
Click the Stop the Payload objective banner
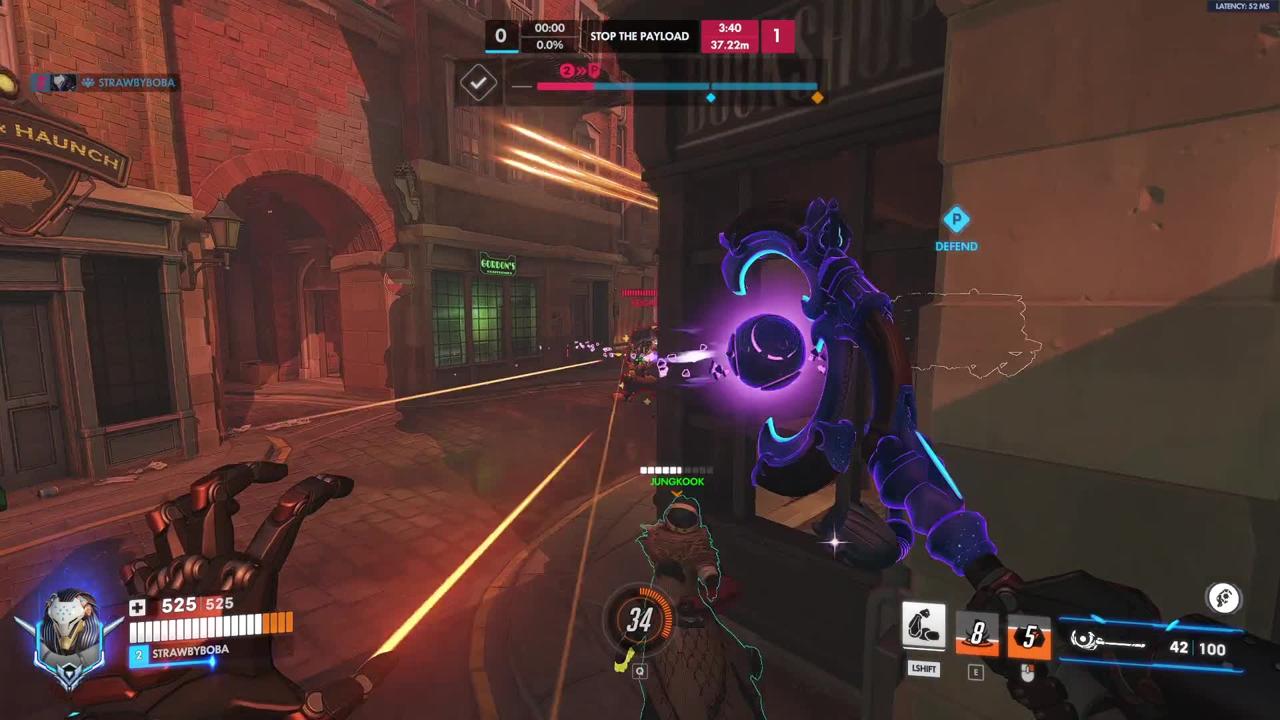[x=639, y=36]
